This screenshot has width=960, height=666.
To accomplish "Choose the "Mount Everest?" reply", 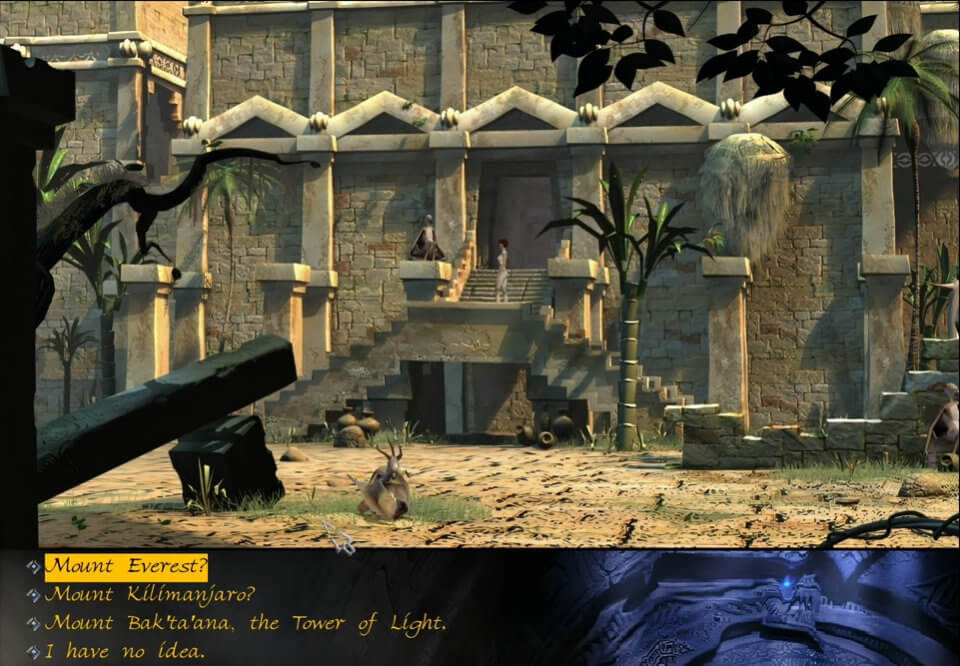I will (126, 567).
